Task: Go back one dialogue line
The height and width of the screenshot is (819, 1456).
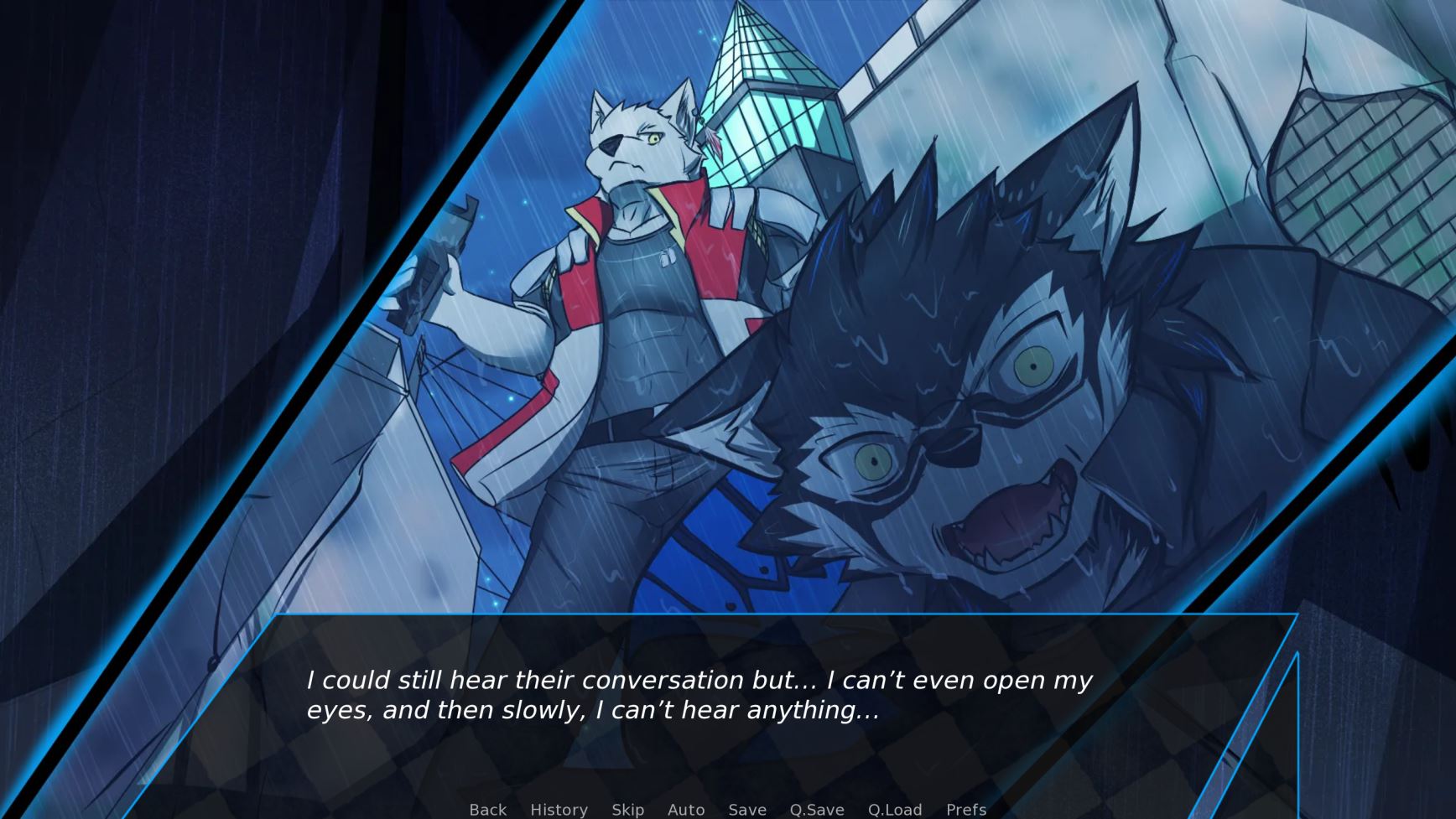Action: pos(487,810)
